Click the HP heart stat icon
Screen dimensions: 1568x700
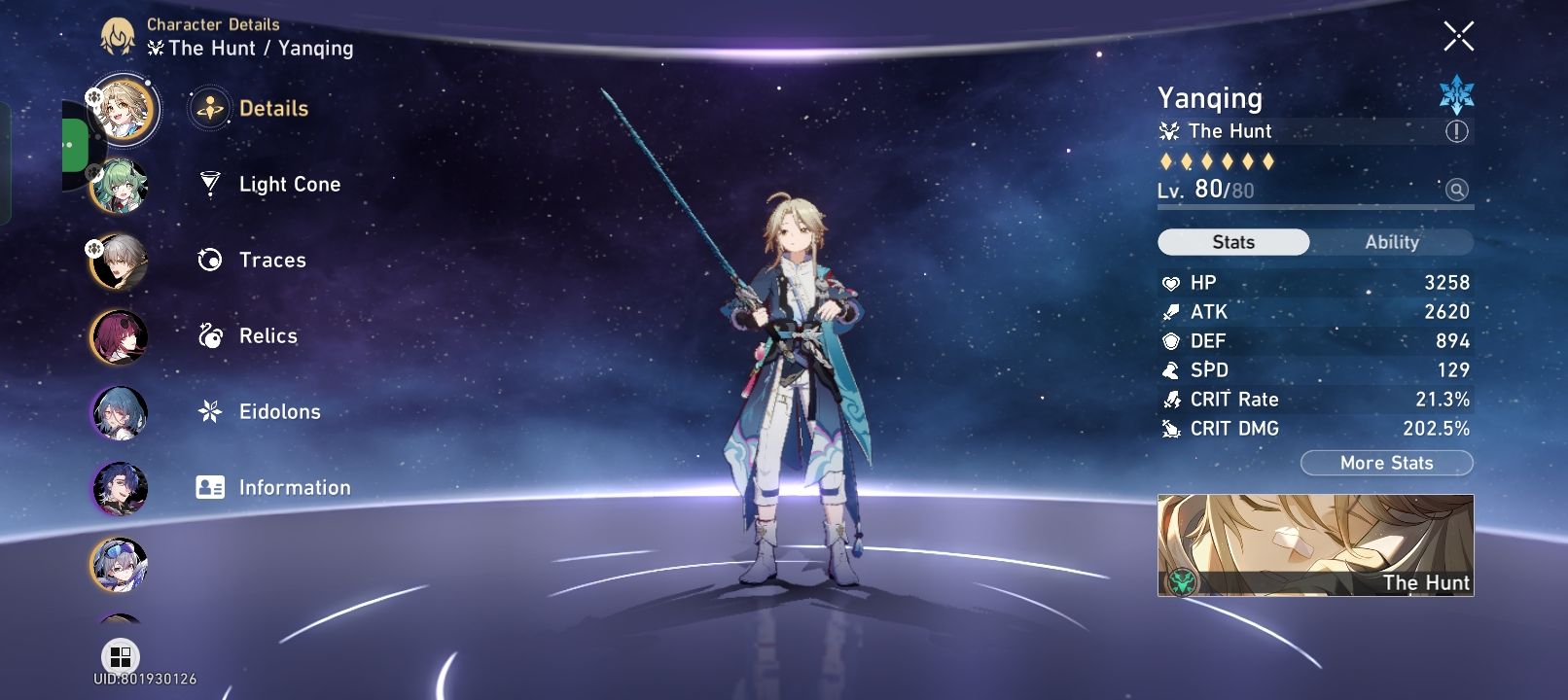(1172, 282)
